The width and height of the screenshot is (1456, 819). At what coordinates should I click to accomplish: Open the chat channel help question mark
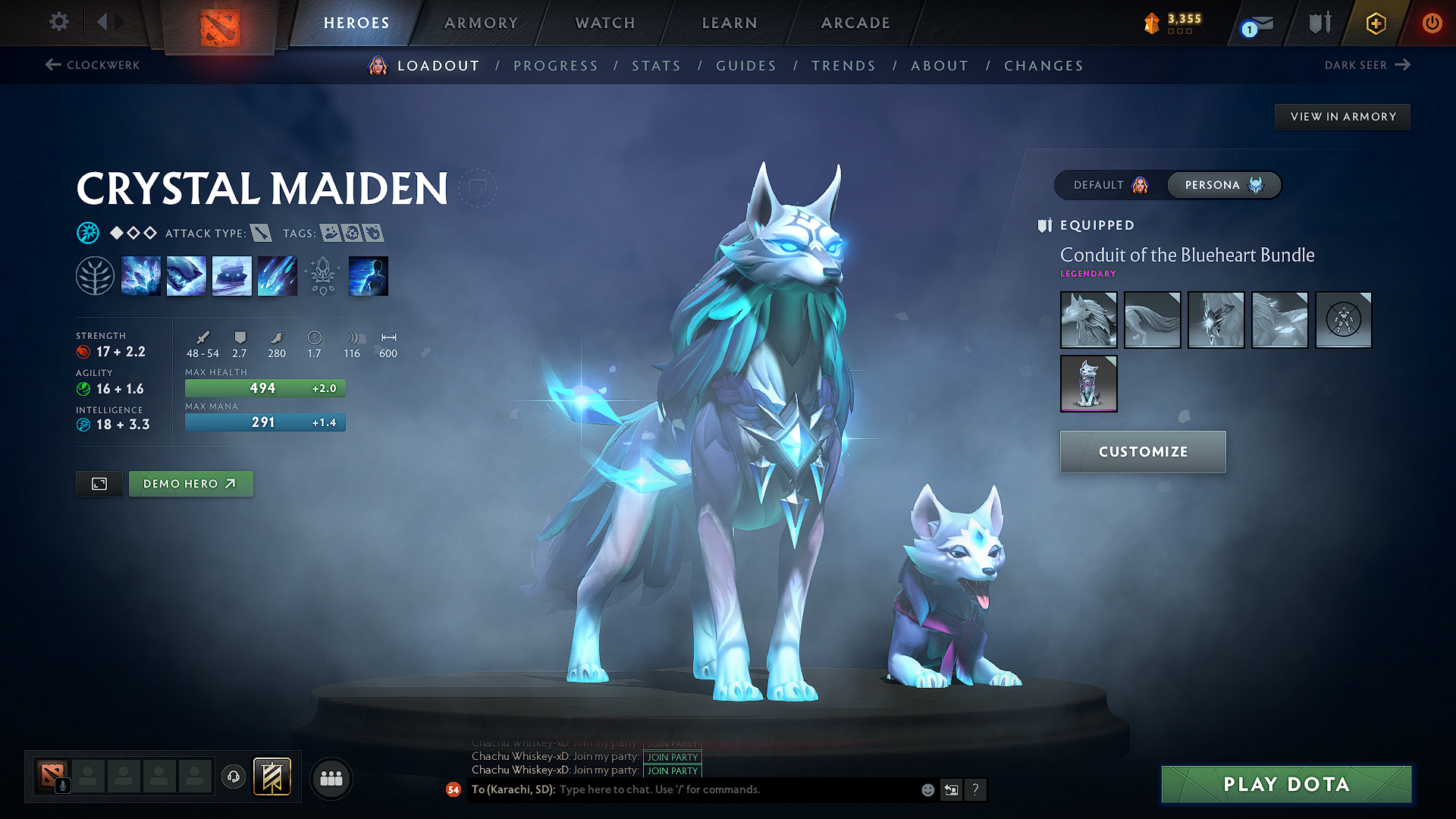coord(975,789)
